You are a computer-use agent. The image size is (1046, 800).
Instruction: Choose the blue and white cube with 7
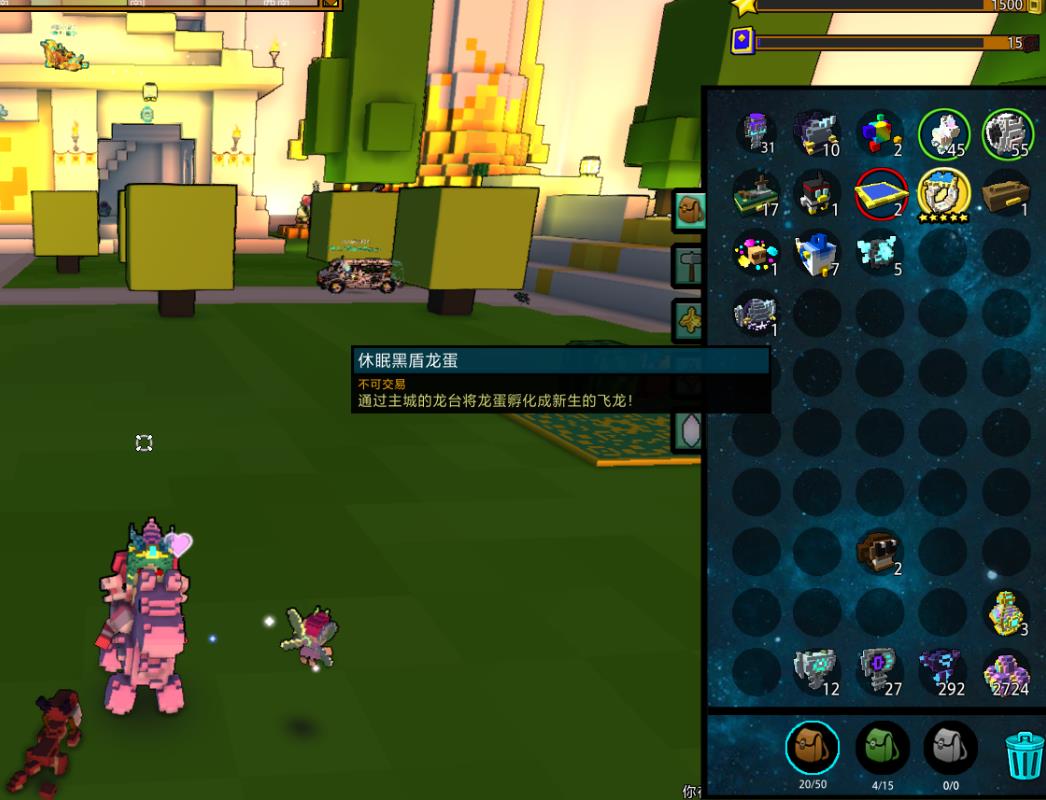(x=817, y=252)
